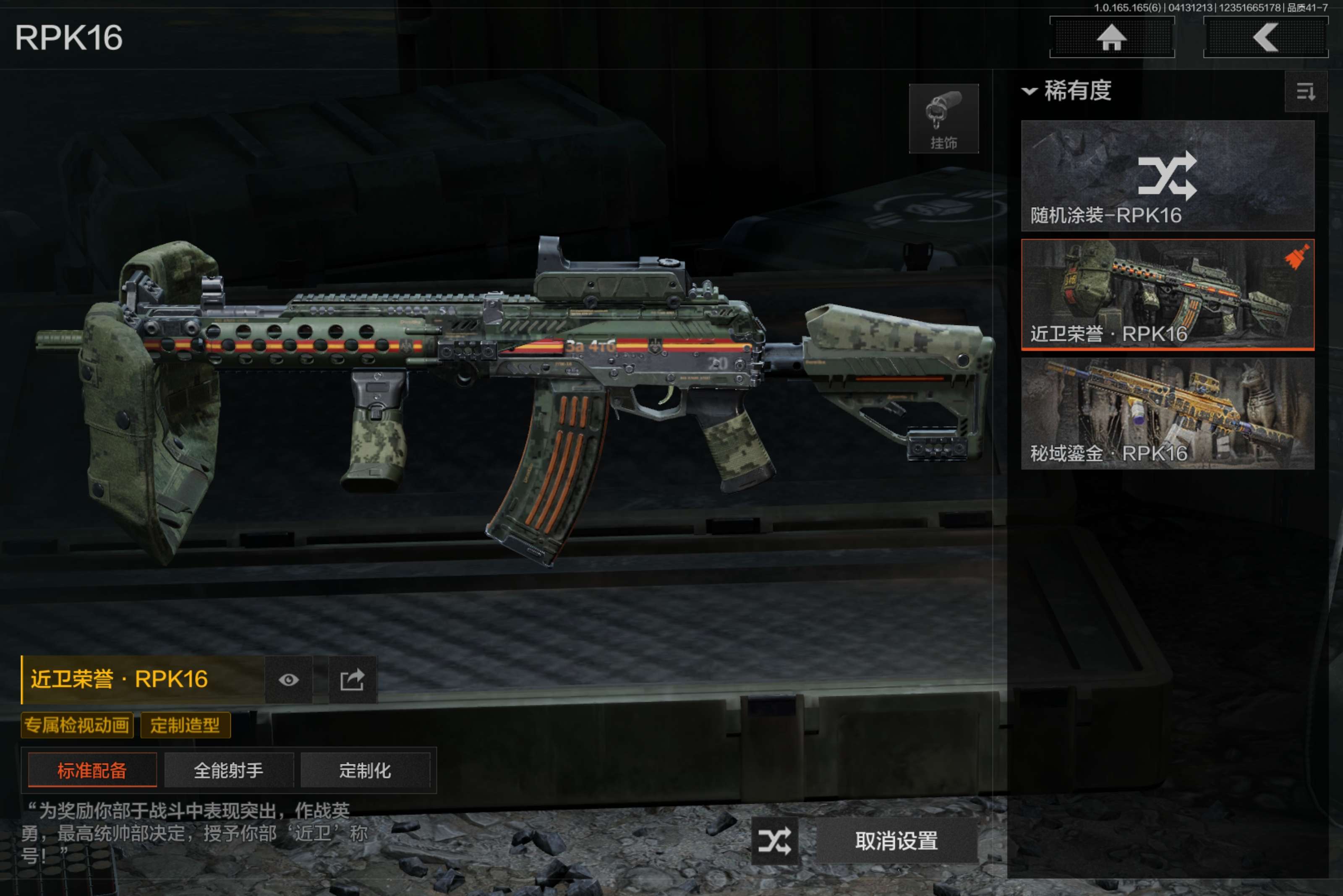The width and height of the screenshot is (1343, 896).
Task: Open the 定制化 customization tab
Action: 365,770
